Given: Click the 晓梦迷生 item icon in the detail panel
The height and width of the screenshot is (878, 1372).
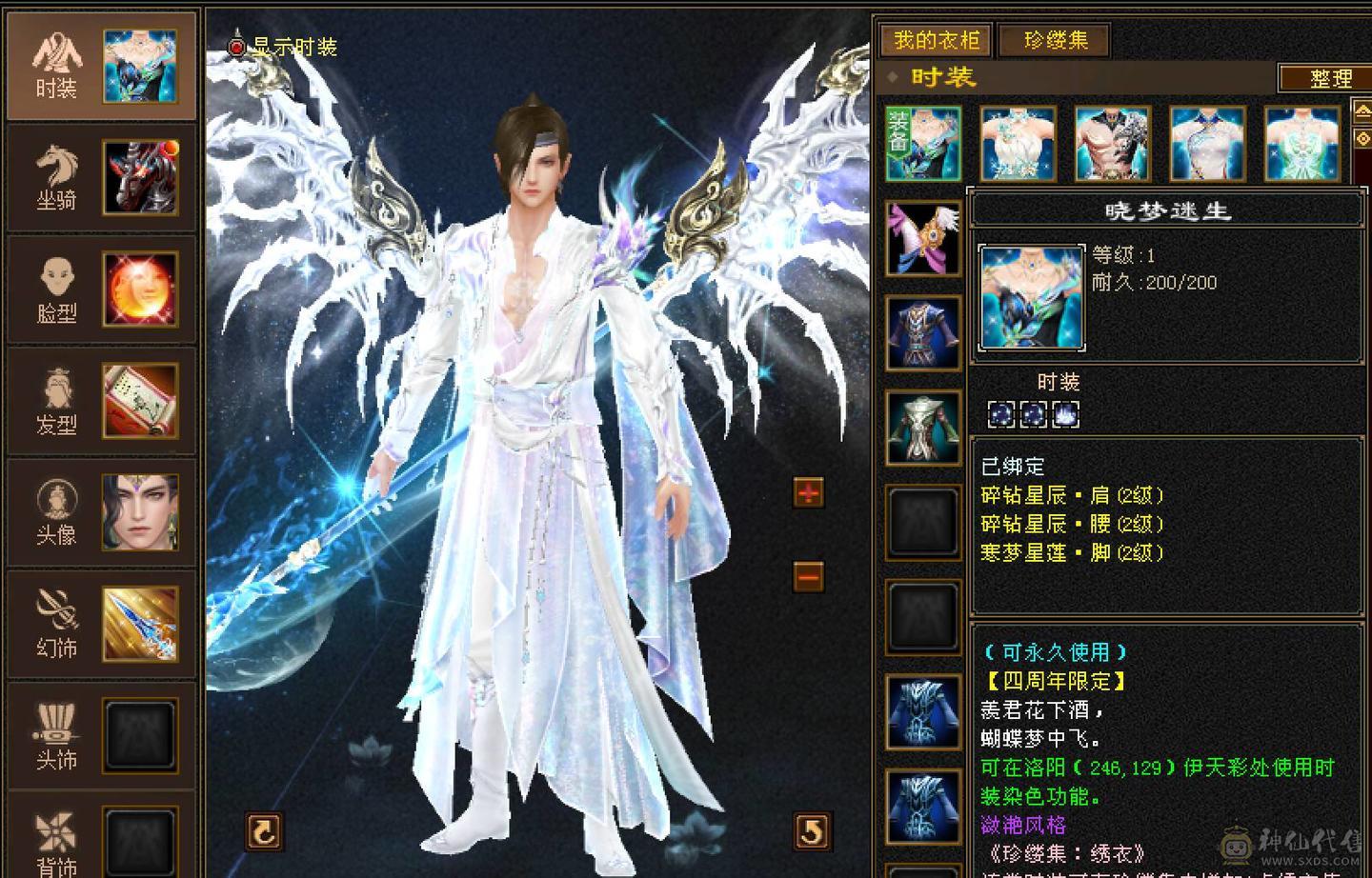Looking at the screenshot, I should pyautogui.click(x=1031, y=295).
